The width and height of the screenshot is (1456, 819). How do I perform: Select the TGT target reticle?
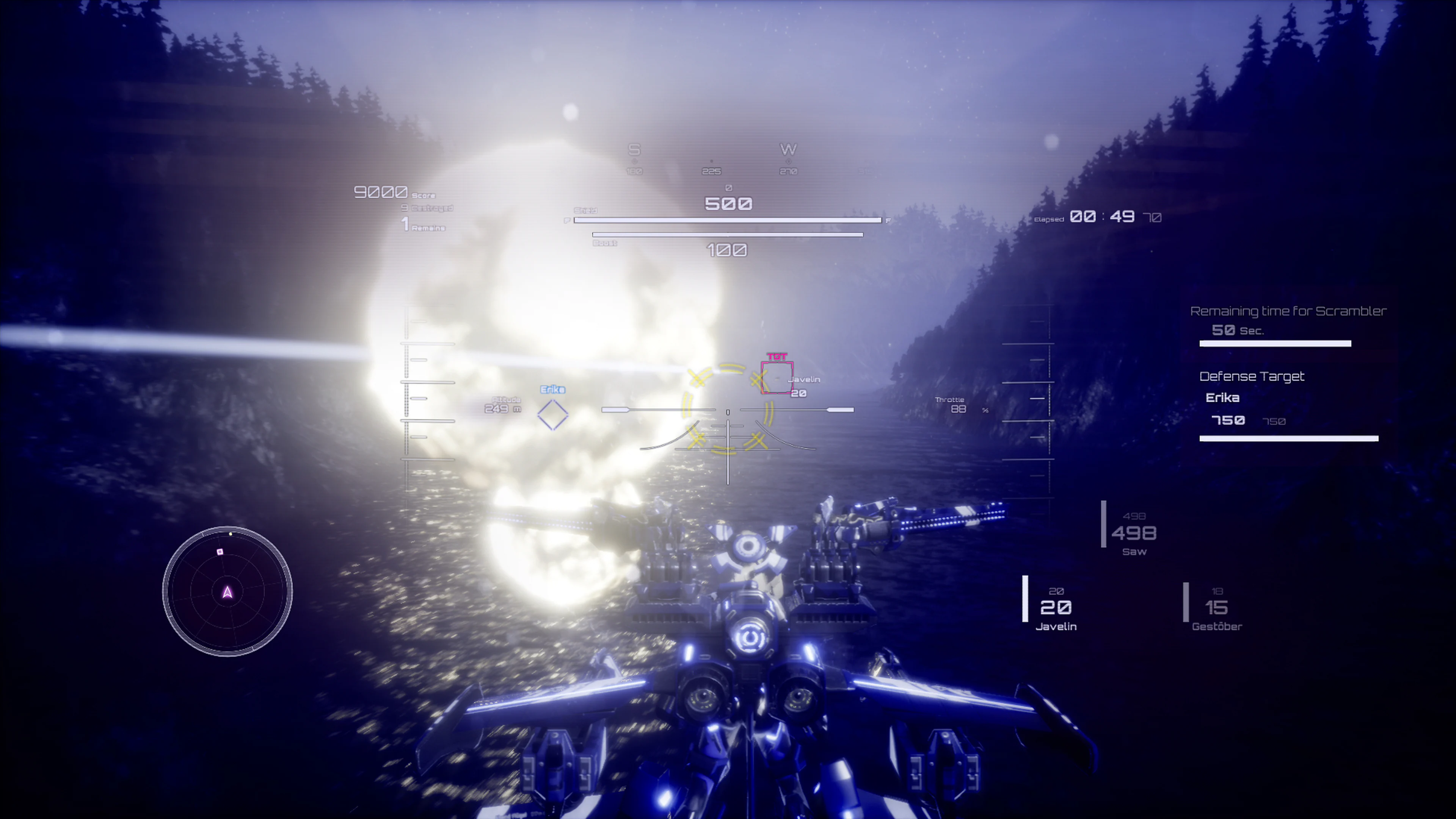coord(777,373)
